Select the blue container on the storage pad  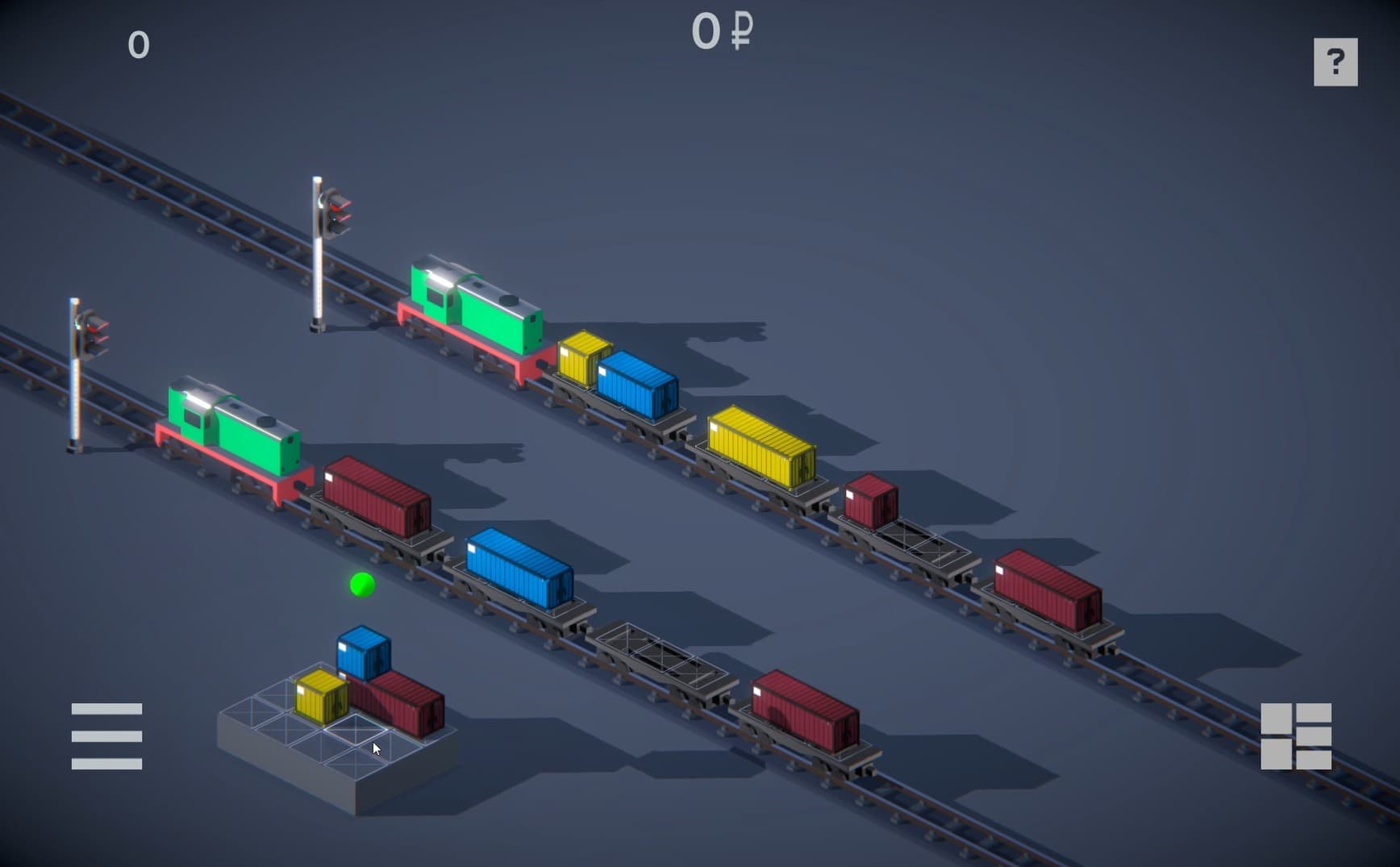(x=364, y=652)
